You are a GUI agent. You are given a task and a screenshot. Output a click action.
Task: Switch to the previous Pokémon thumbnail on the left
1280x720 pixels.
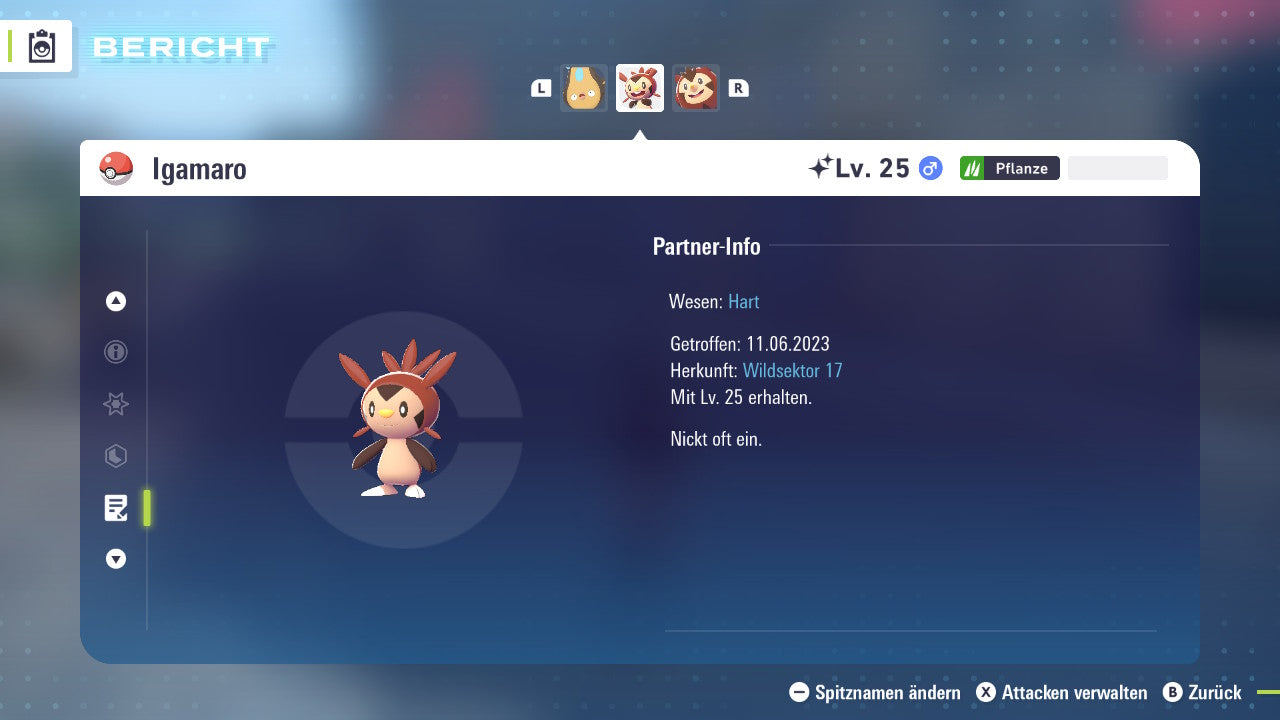(583, 87)
